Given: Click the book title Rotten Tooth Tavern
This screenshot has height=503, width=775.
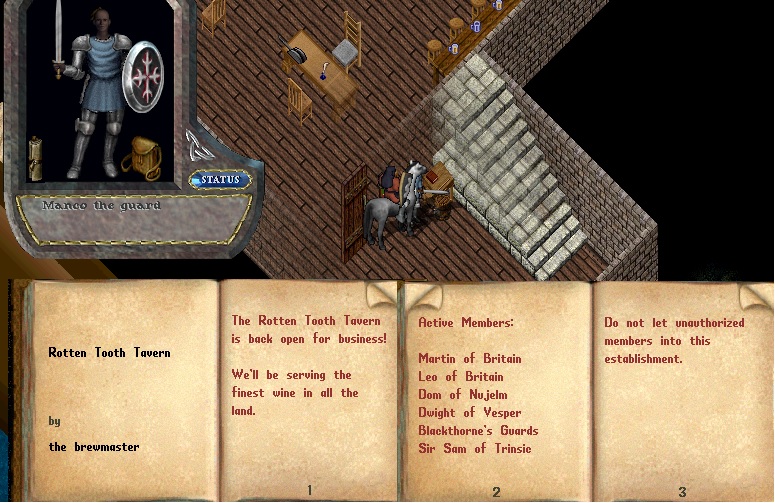Looking at the screenshot, I should pos(109,353).
